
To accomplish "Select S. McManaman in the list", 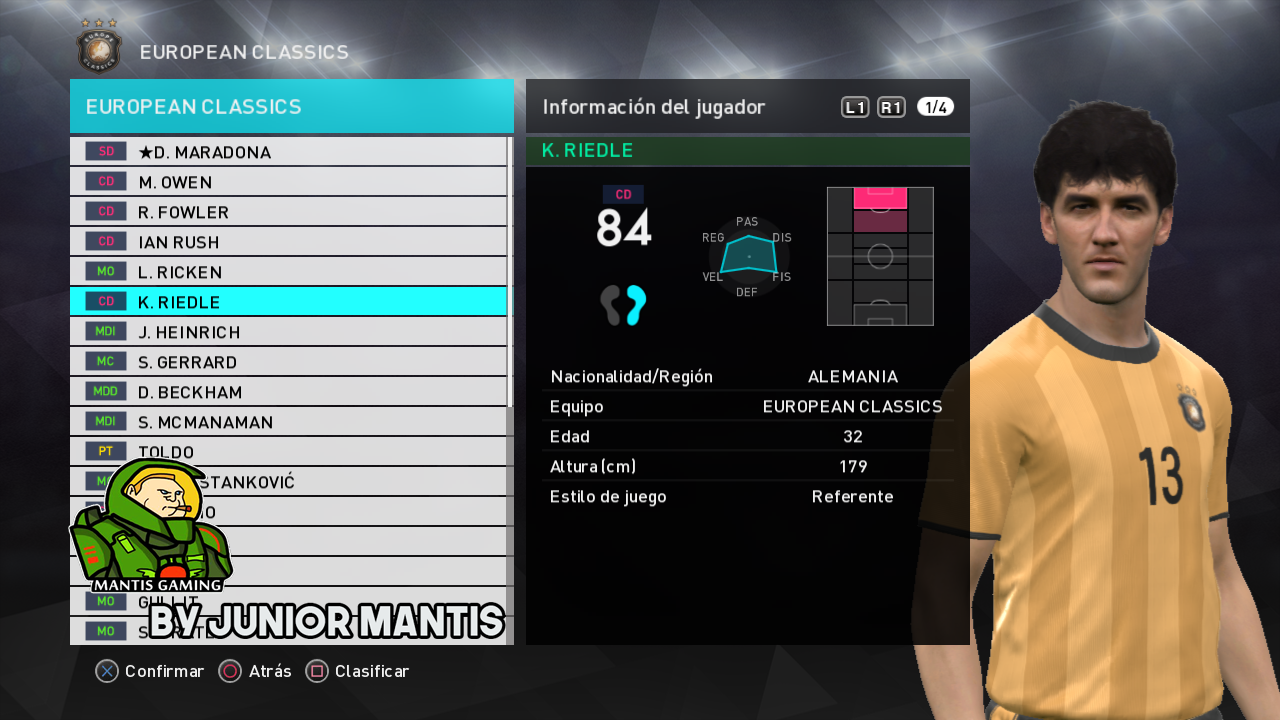I will tap(288, 422).
